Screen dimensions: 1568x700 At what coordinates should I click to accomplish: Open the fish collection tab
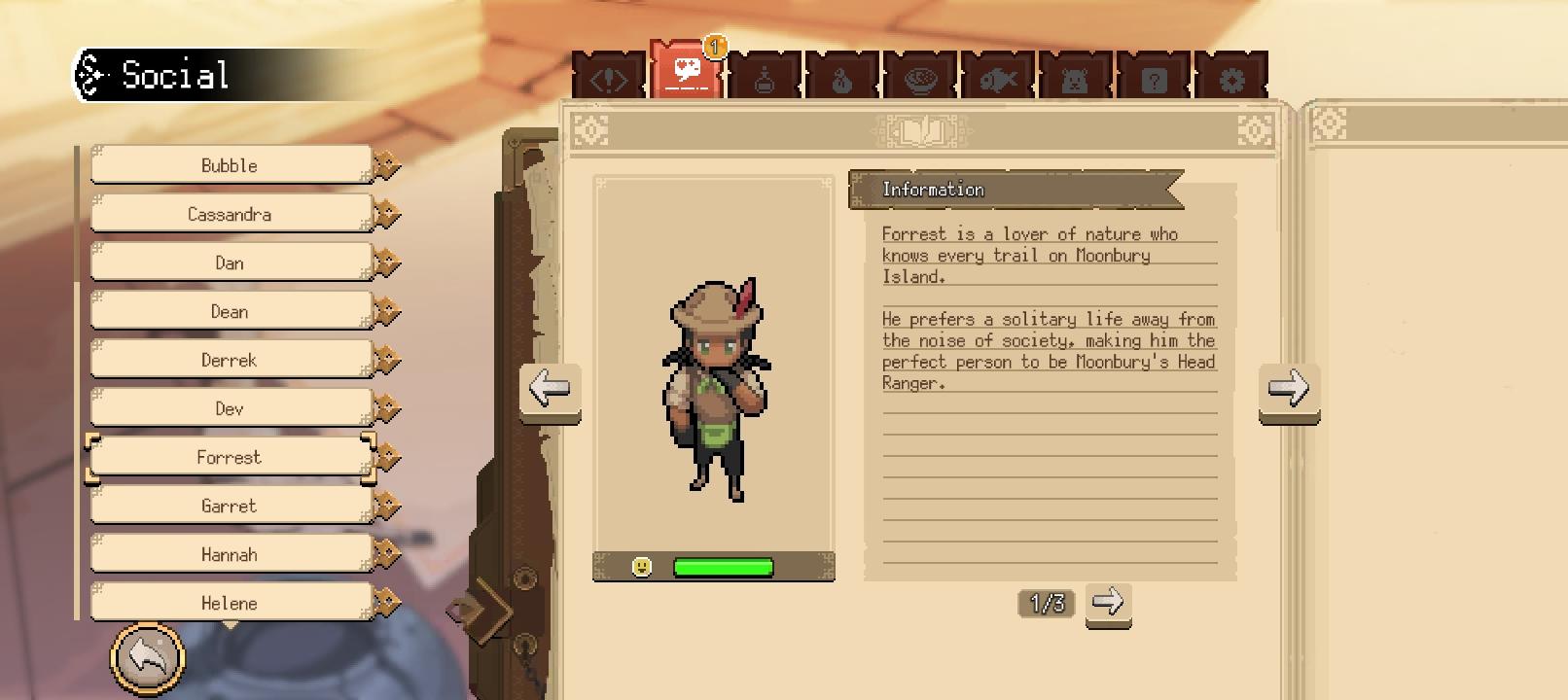998,79
